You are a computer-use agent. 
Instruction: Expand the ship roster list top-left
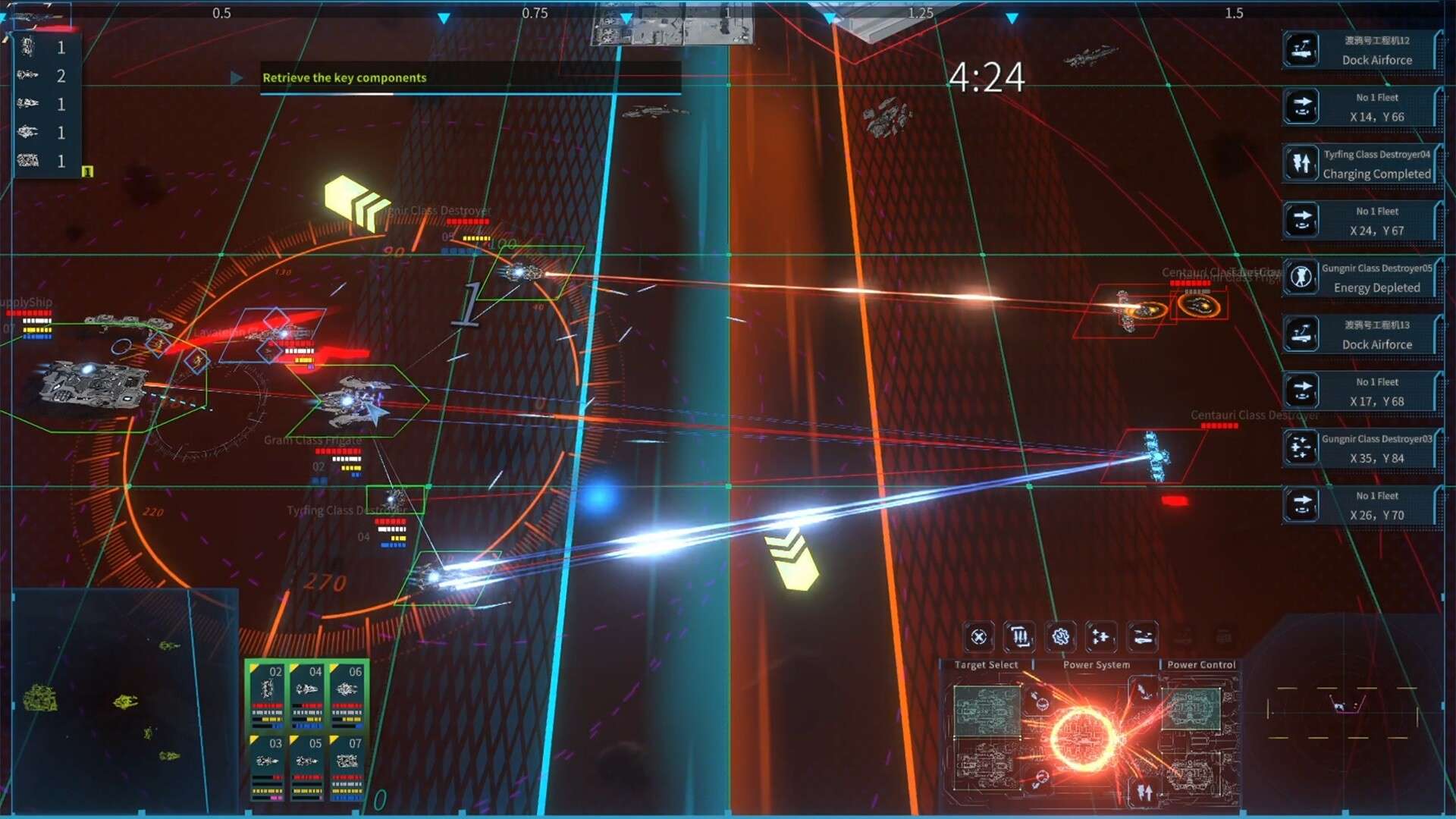tap(45, 102)
